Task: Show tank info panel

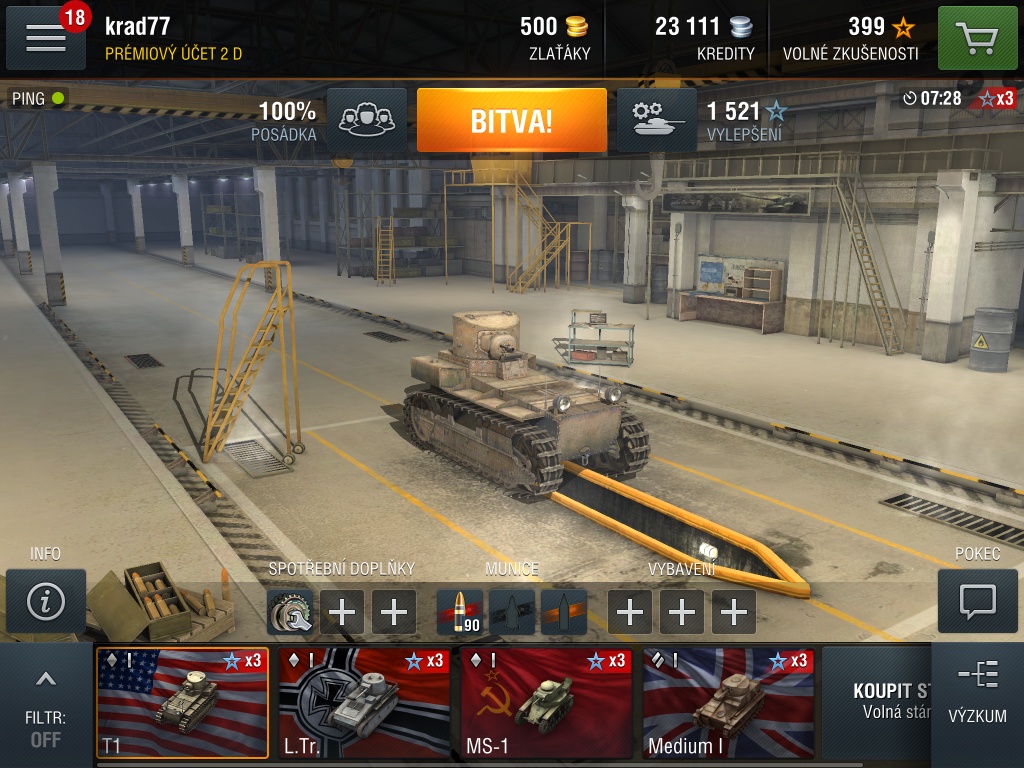Action: coord(45,601)
